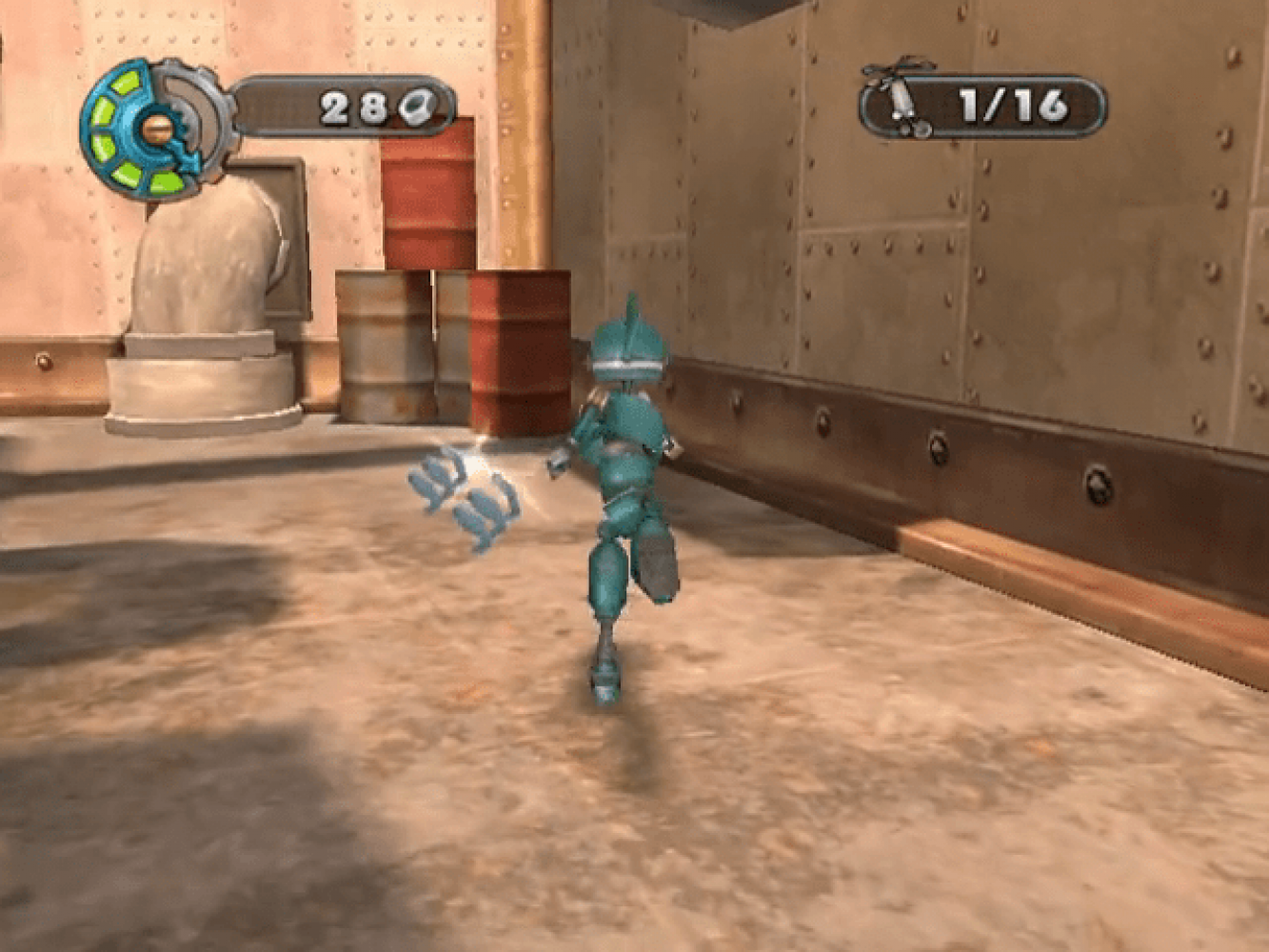The height and width of the screenshot is (952, 1269).
Task: Select the collectible parts tracker icon
Action: (x=902, y=102)
